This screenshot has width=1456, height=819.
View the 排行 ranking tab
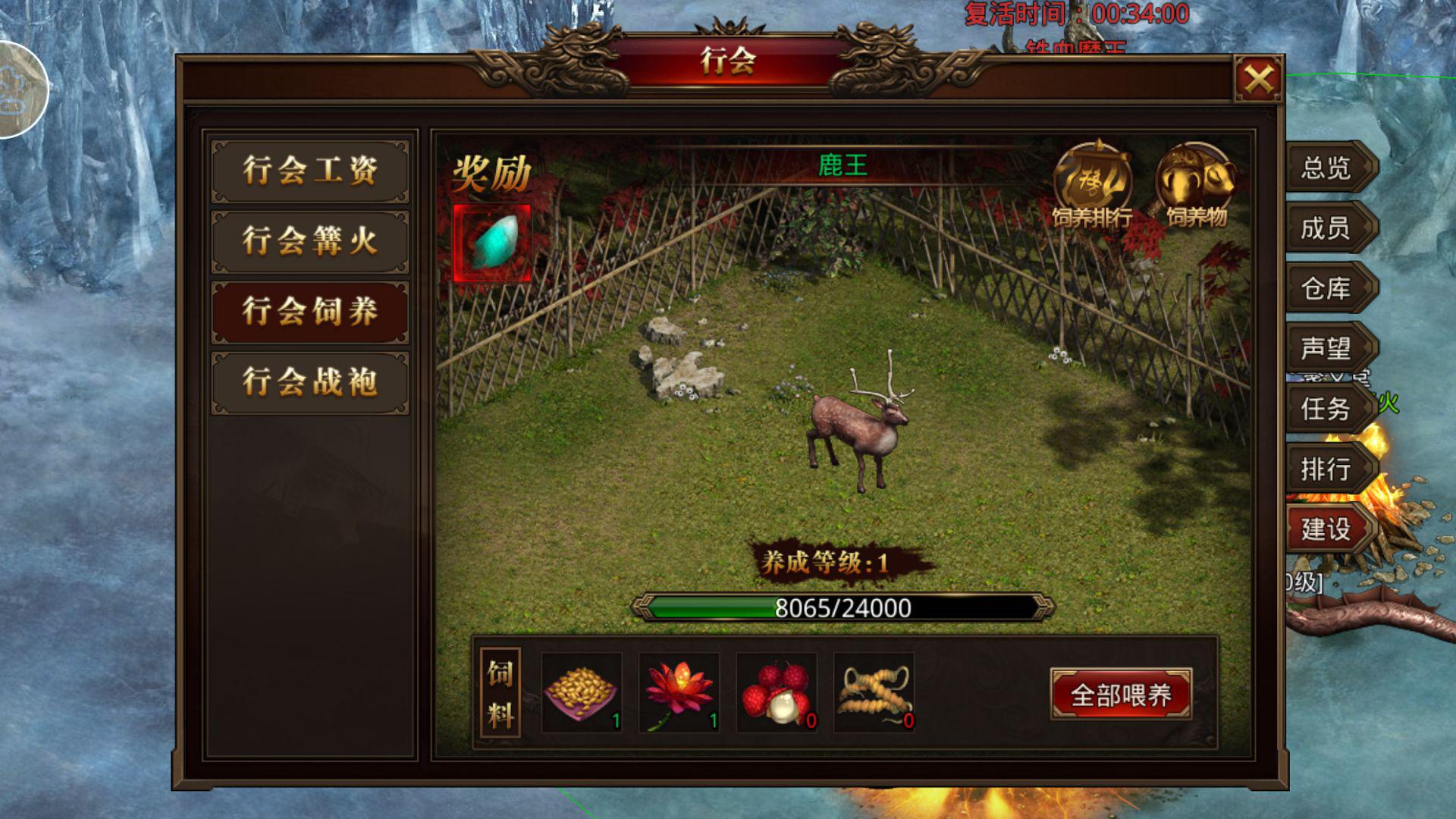pyautogui.click(x=1326, y=469)
